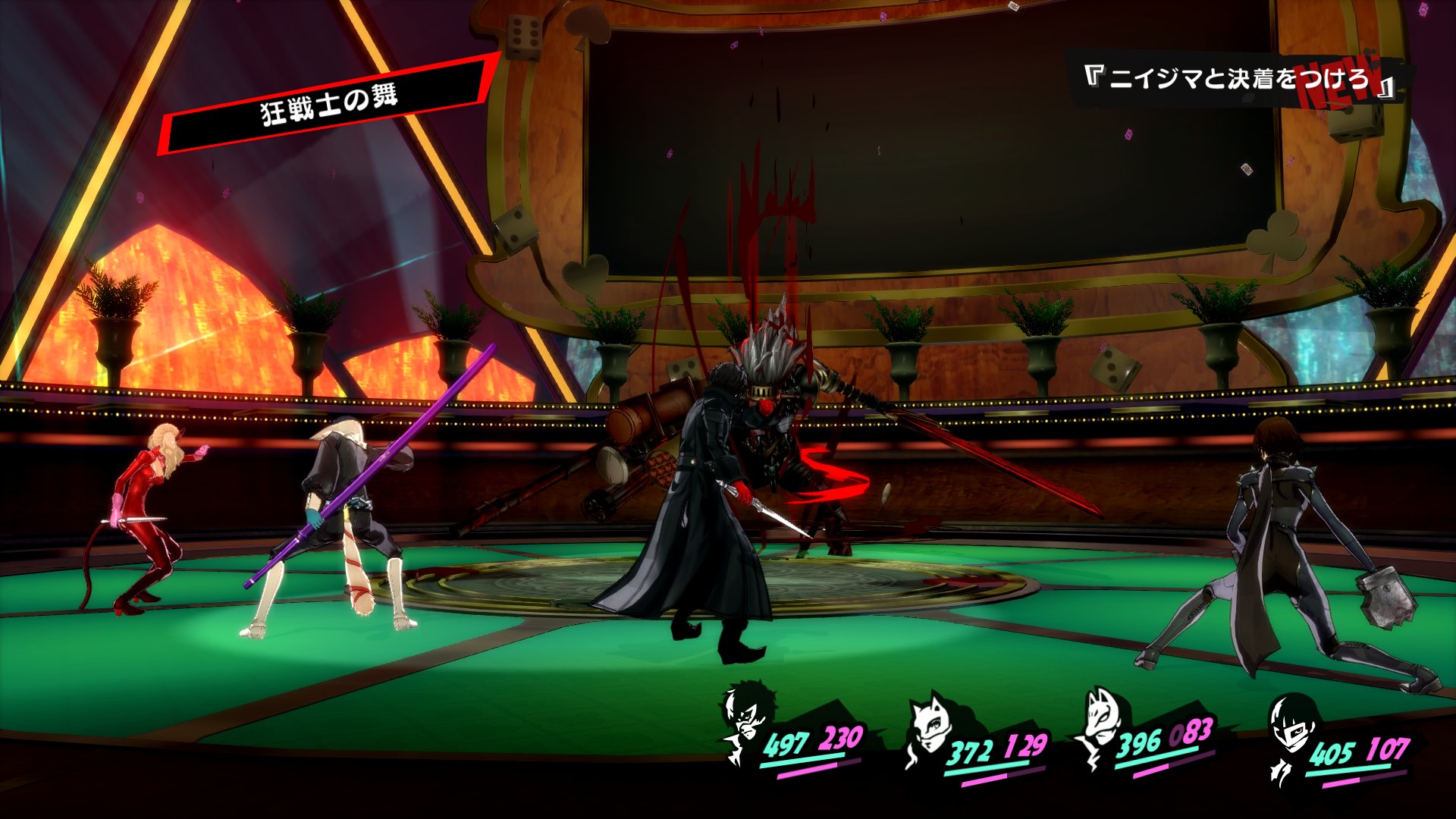This screenshot has width=1456, height=819.
Task: Select Joker's party portrait
Action: (748, 720)
